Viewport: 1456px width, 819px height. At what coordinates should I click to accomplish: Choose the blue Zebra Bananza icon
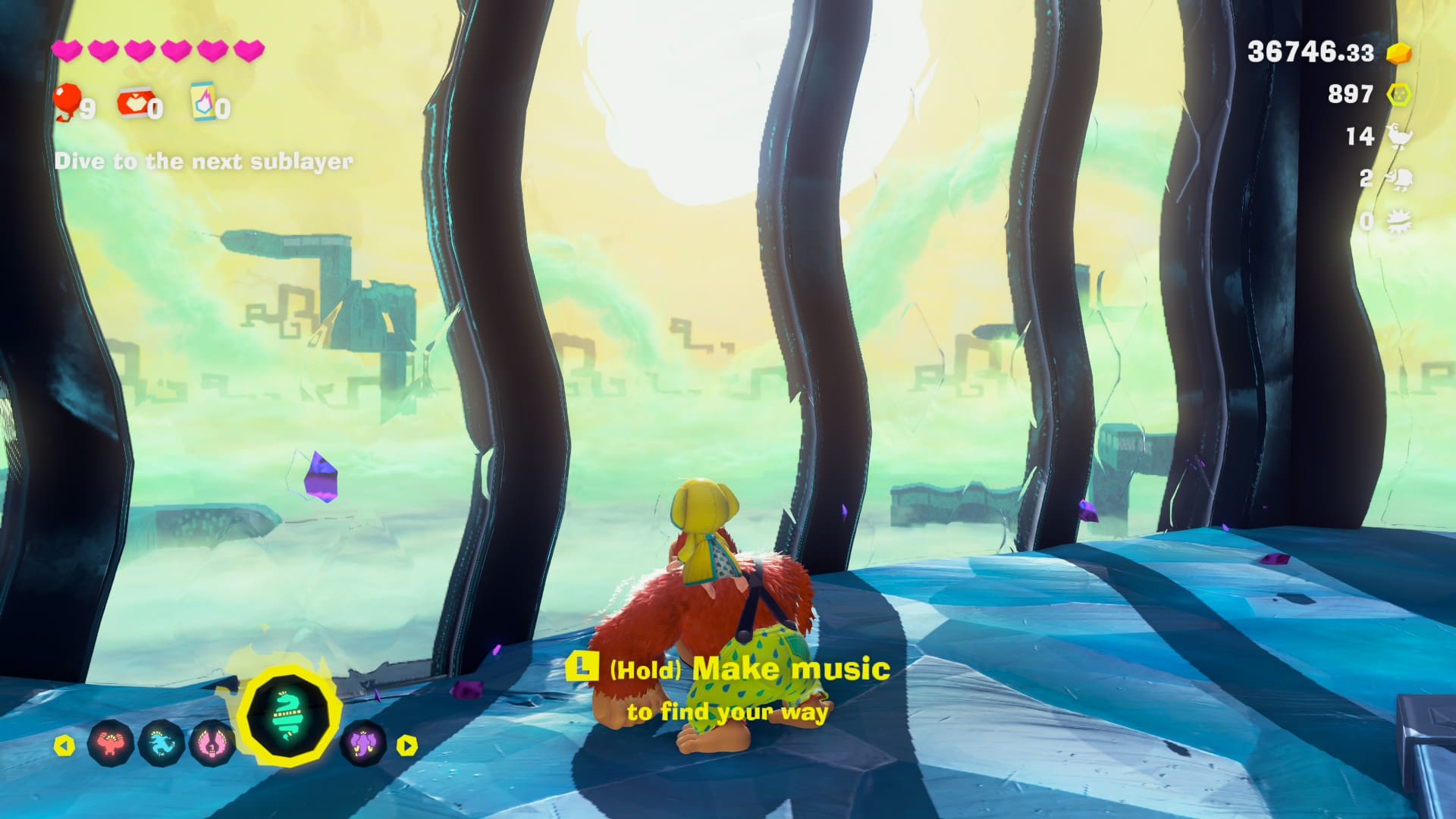click(x=162, y=744)
